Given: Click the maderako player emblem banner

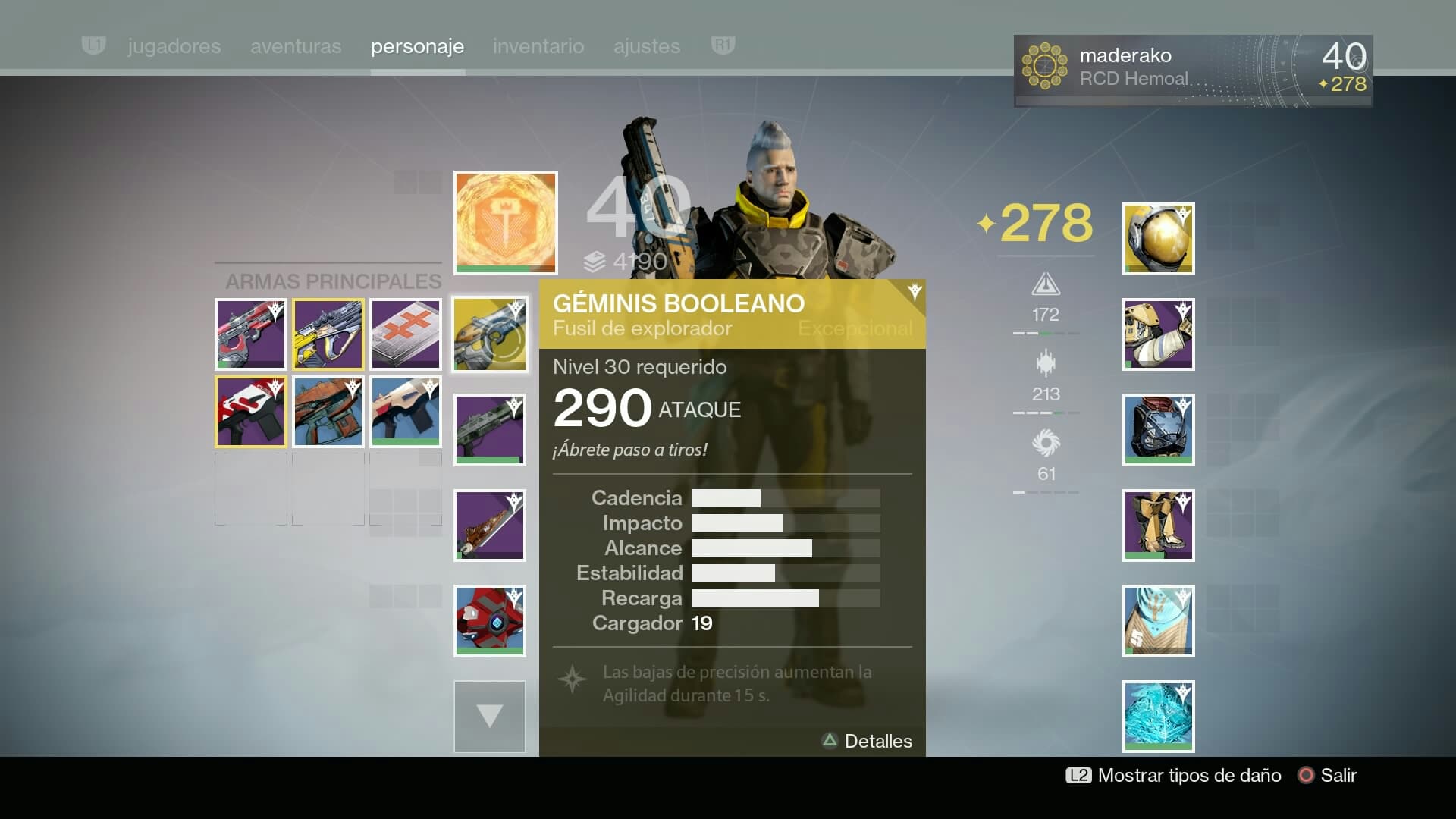Looking at the screenshot, I should pos(1193,71).
